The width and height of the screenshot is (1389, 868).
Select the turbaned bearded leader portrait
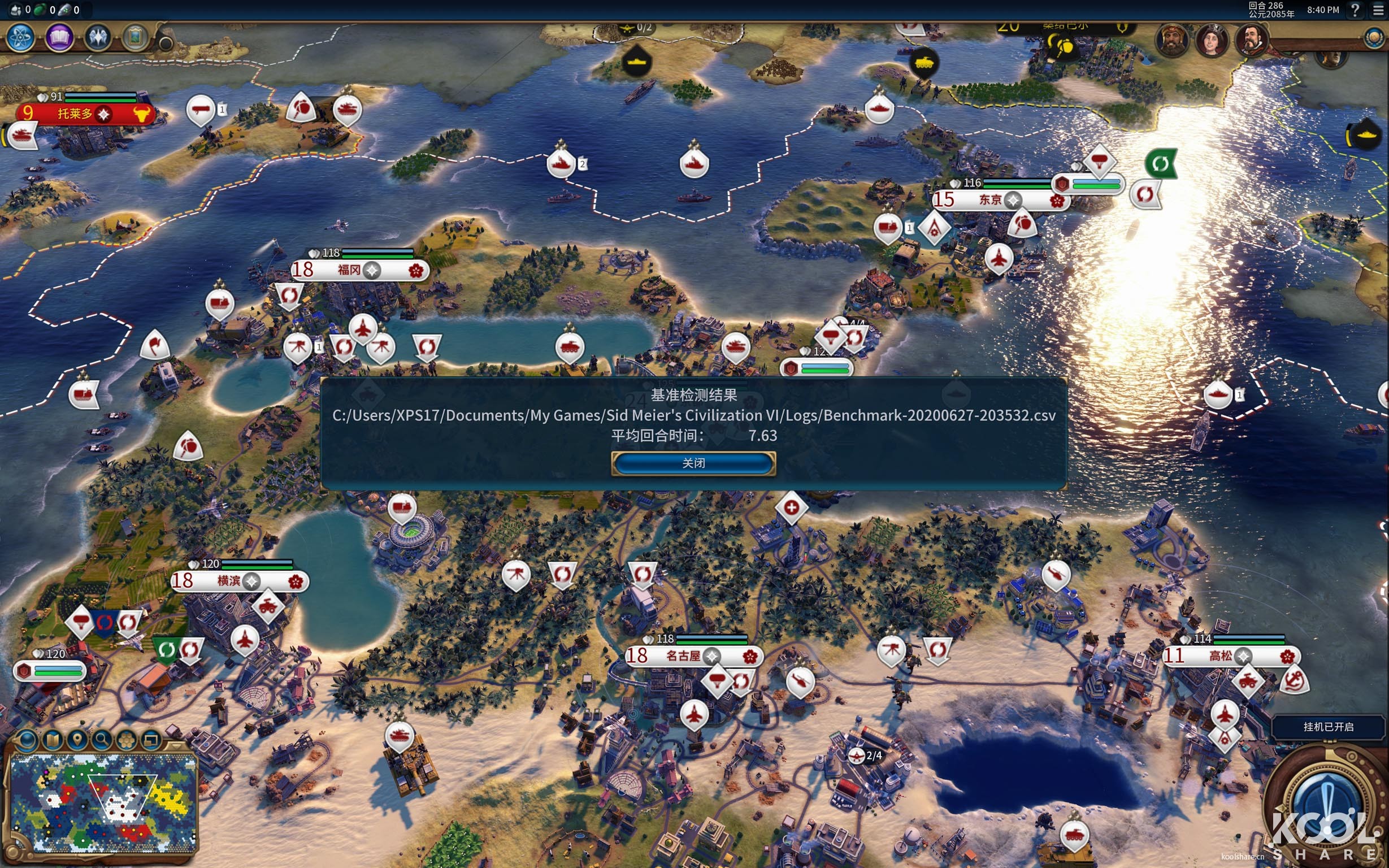pos(1172,40)
